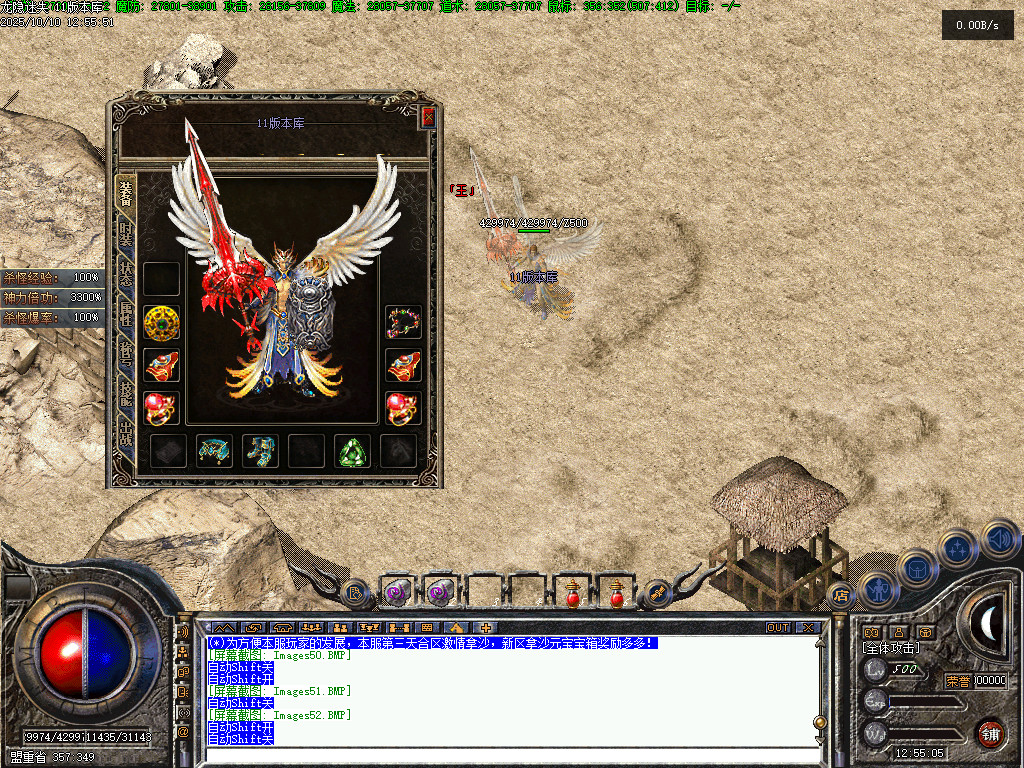Open the character figure round button
Screen dimensions: 1024x768
click(x=877, y=589)
